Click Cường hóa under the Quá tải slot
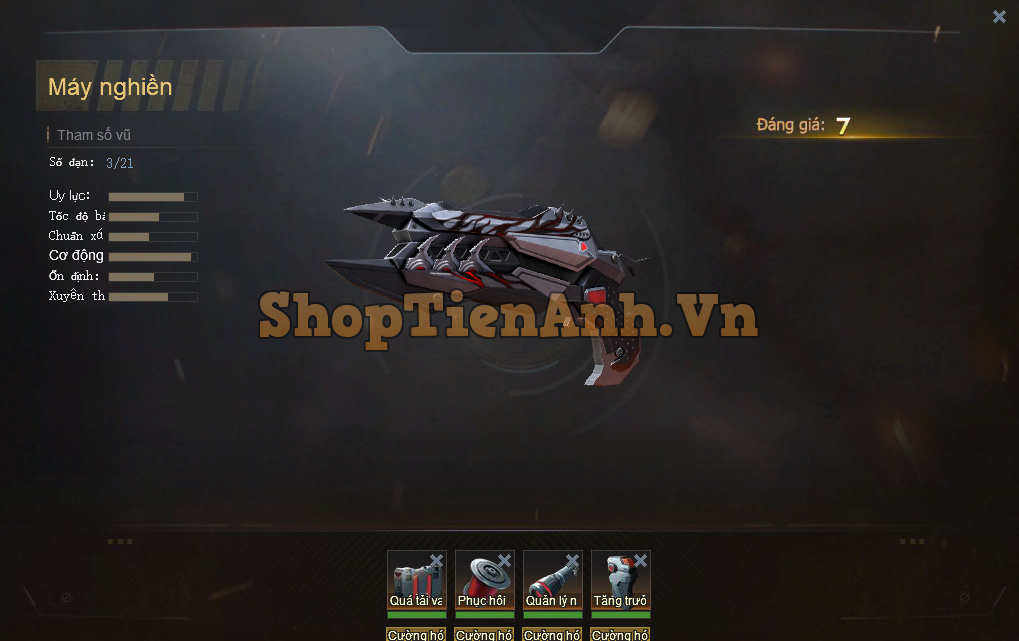This screenshot has height=641, width=1019. click(x=416, y=634)
